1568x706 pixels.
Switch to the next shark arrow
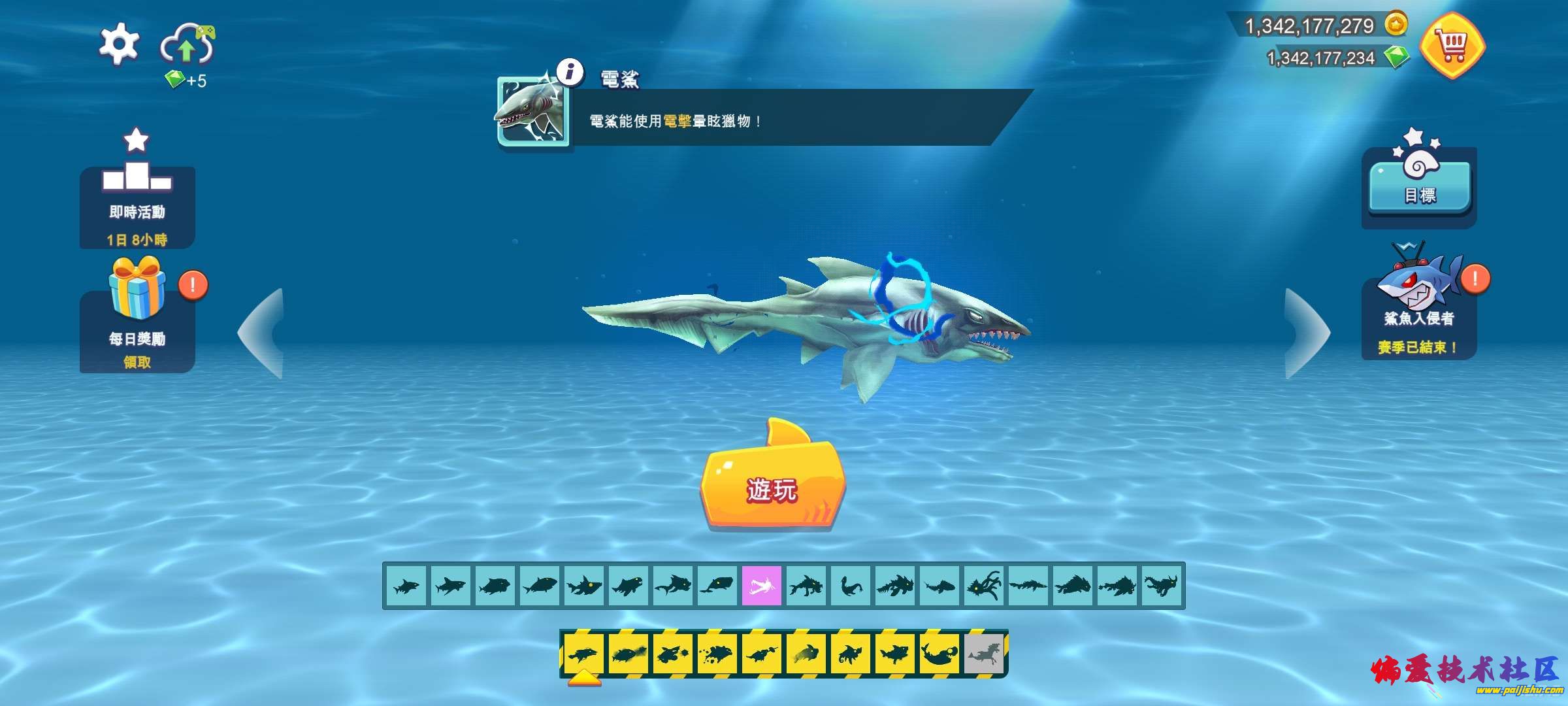tap(1305, 333)
